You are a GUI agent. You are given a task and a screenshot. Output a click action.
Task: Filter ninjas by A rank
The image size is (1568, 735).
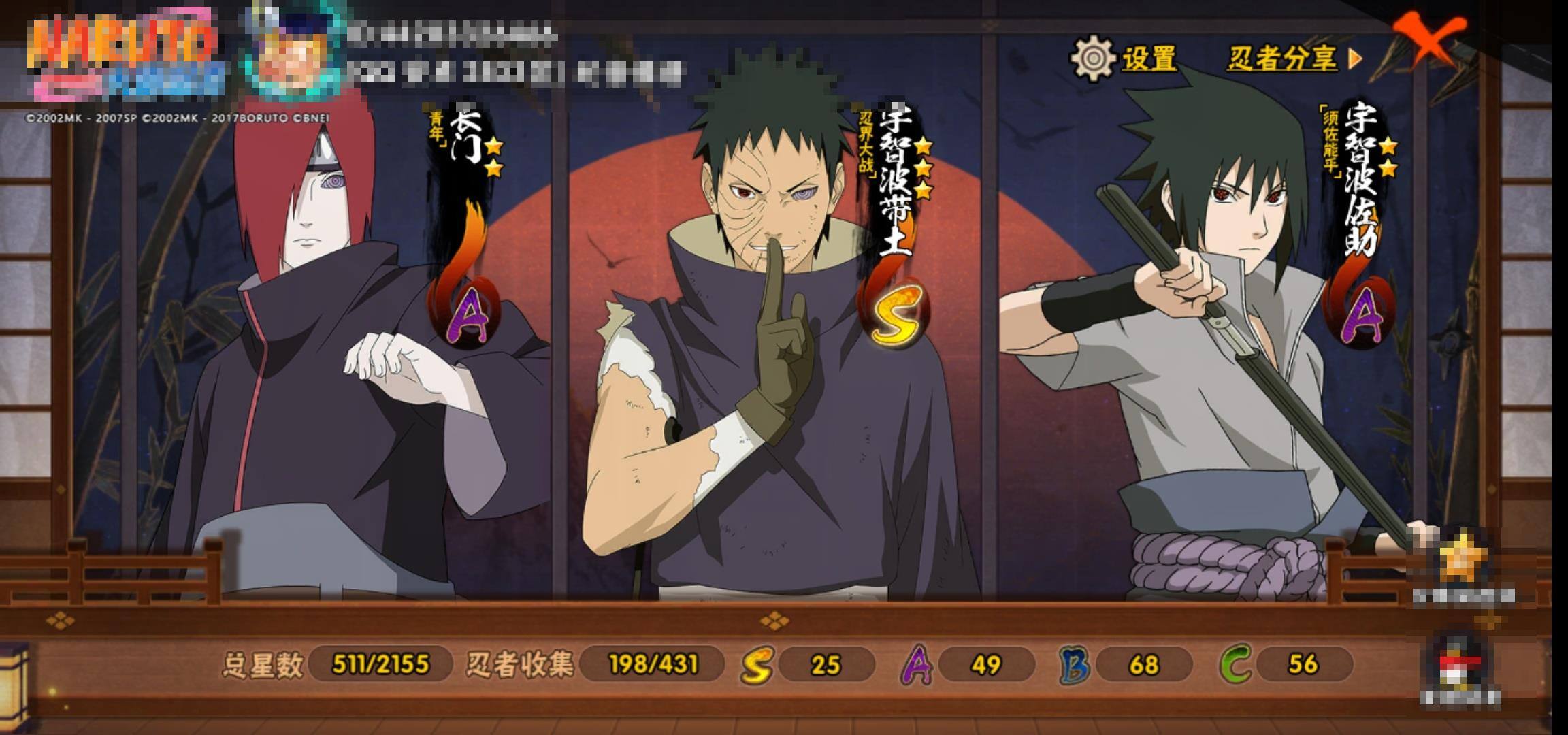[x=916, y=664]
